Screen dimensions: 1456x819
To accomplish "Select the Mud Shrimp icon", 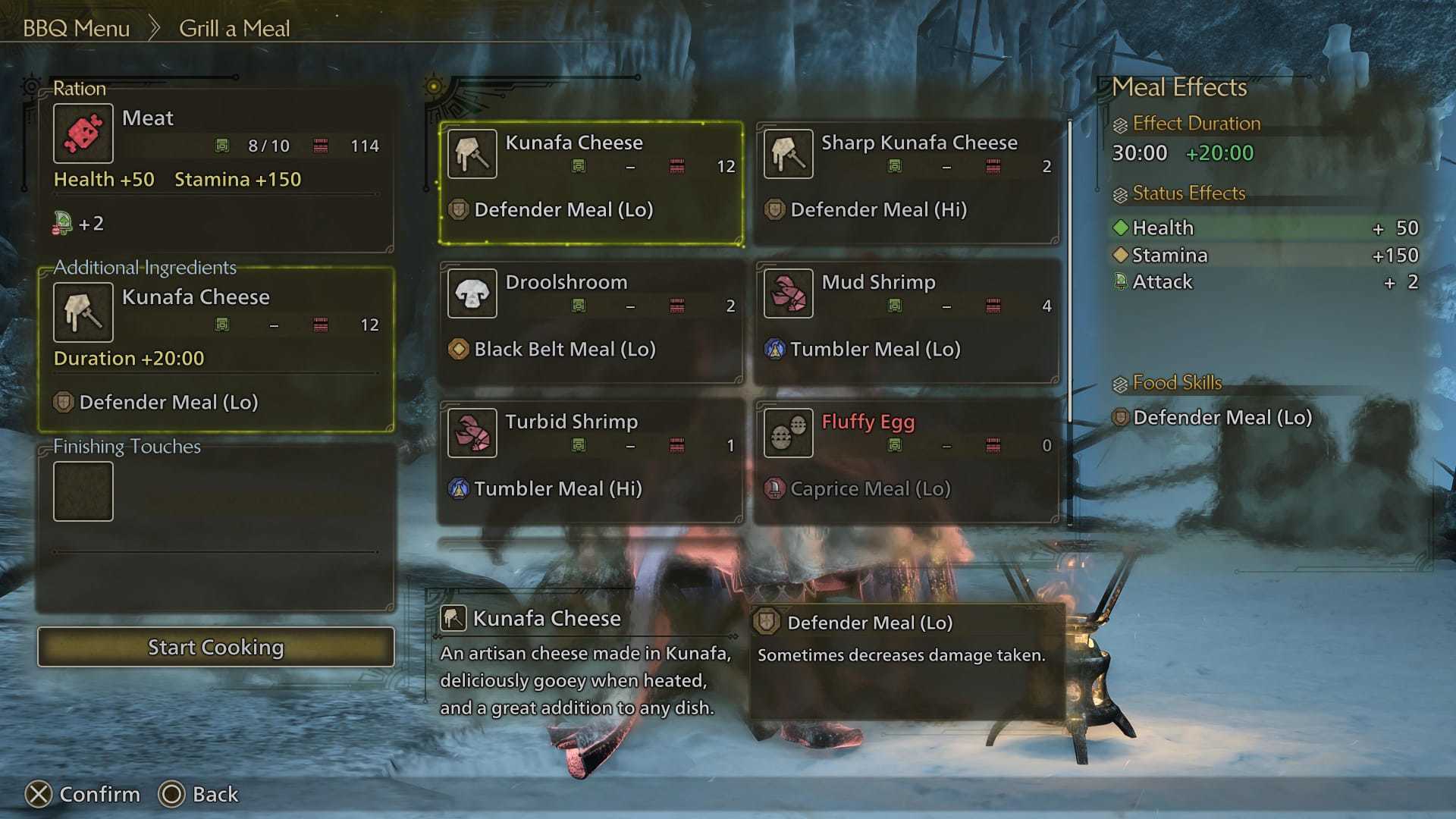I will tap(788, 293).
